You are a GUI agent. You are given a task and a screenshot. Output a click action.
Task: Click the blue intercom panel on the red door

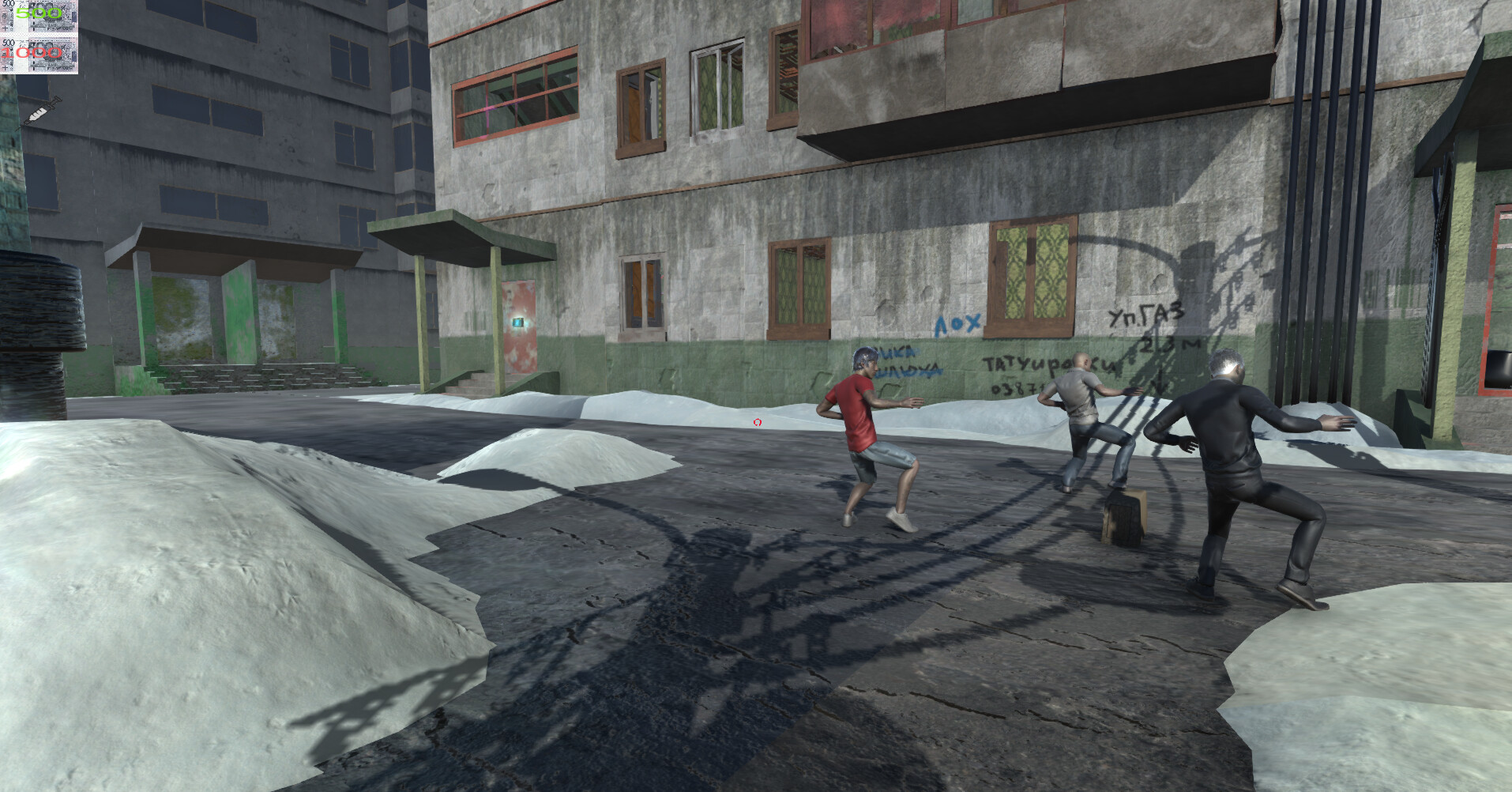click(x=518, y=322)
